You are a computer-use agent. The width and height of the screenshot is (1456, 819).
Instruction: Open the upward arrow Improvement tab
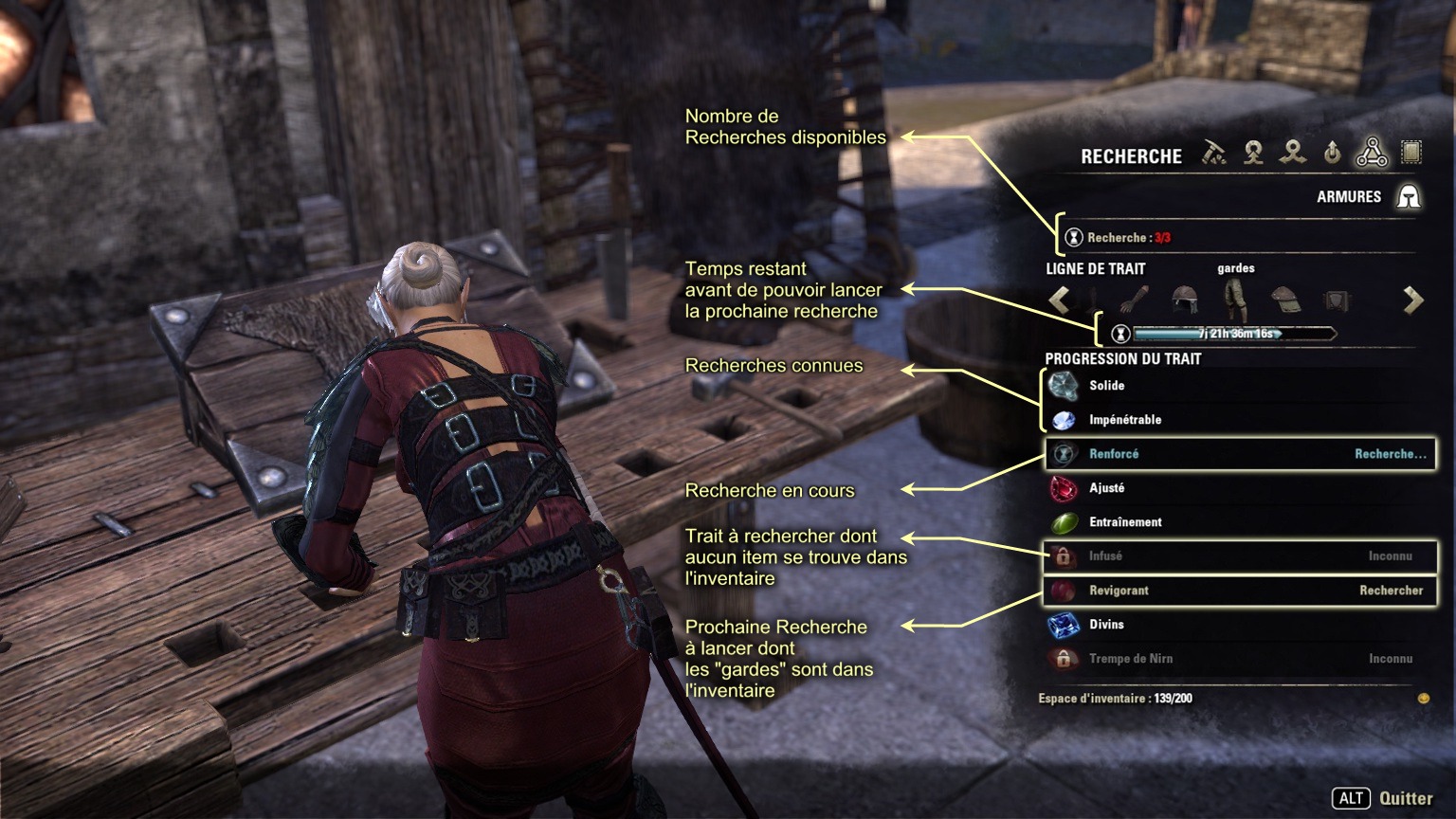[1333, 153]
